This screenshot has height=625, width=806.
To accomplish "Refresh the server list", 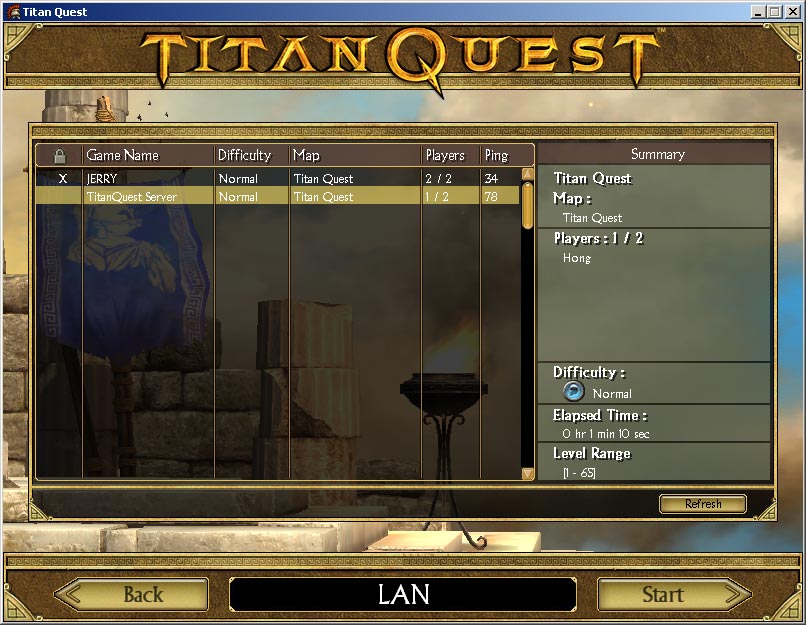I will pyautogui.click(x=703, y=504).
